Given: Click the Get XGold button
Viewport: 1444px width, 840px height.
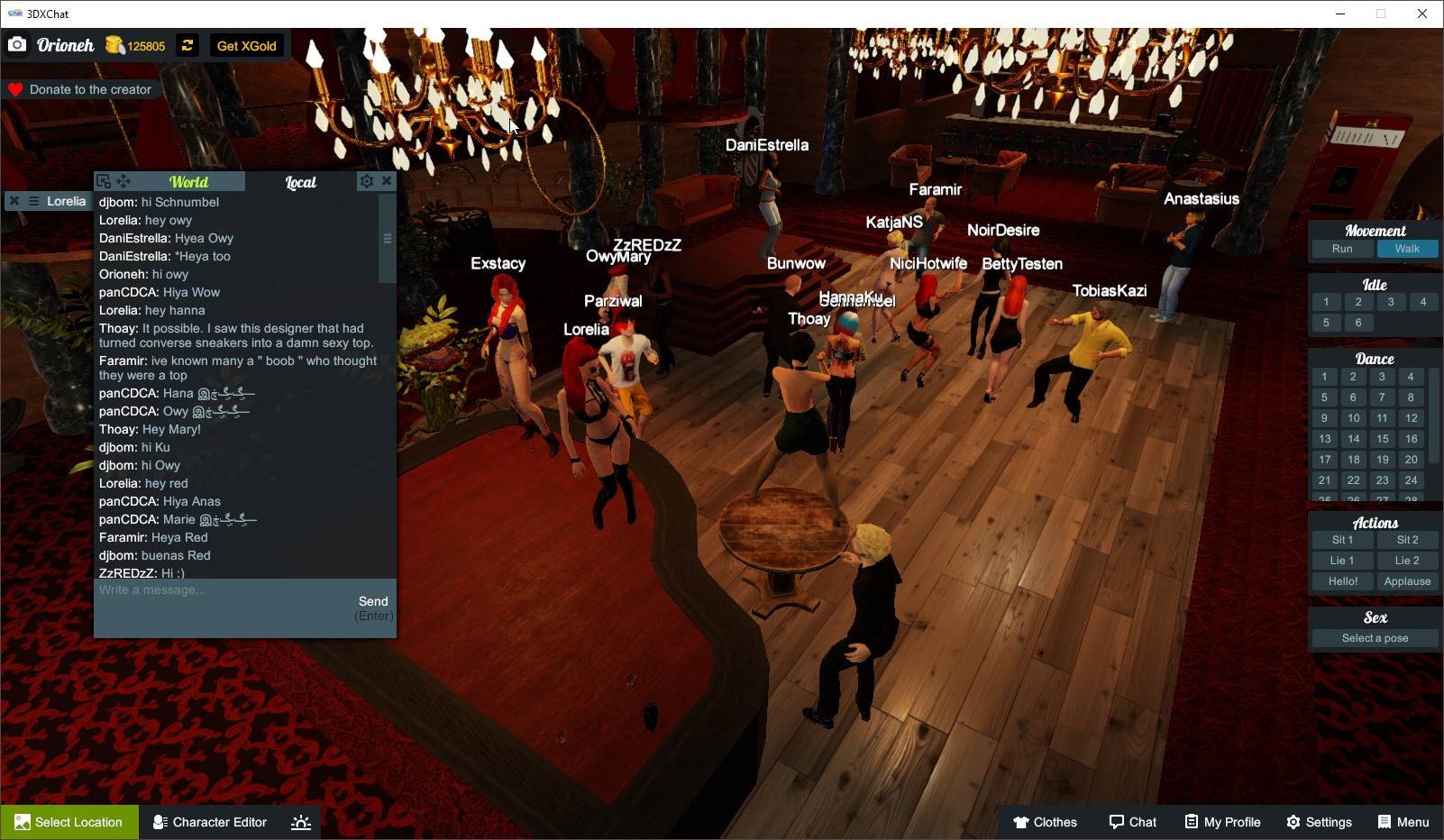Looking at the screenshot, I should tap(246, 45).
